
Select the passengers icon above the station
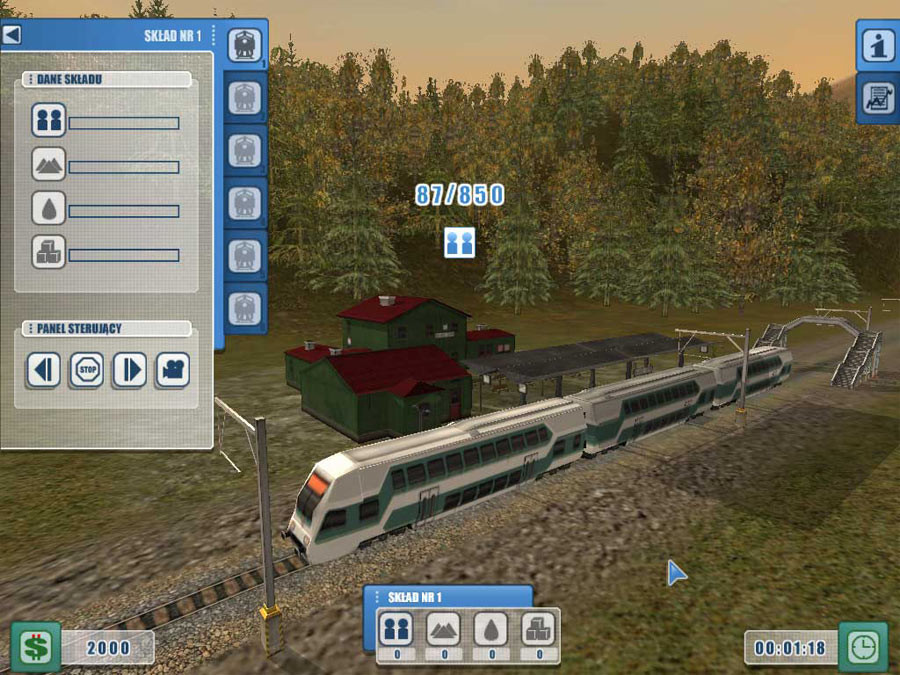[x=459, y=242]
